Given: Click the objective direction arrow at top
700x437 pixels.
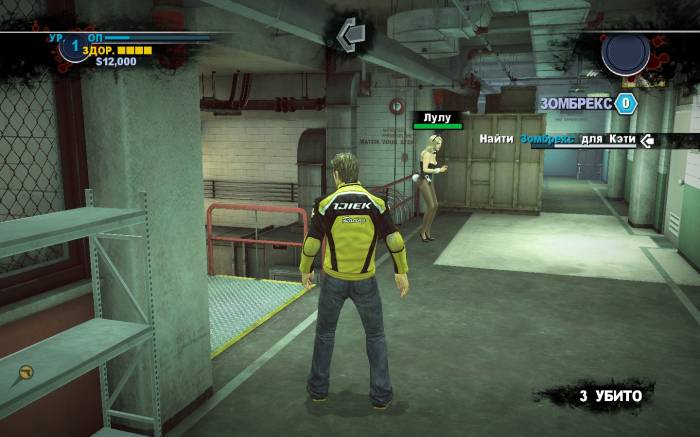Looking at the screenshot, I should [350, 34].
